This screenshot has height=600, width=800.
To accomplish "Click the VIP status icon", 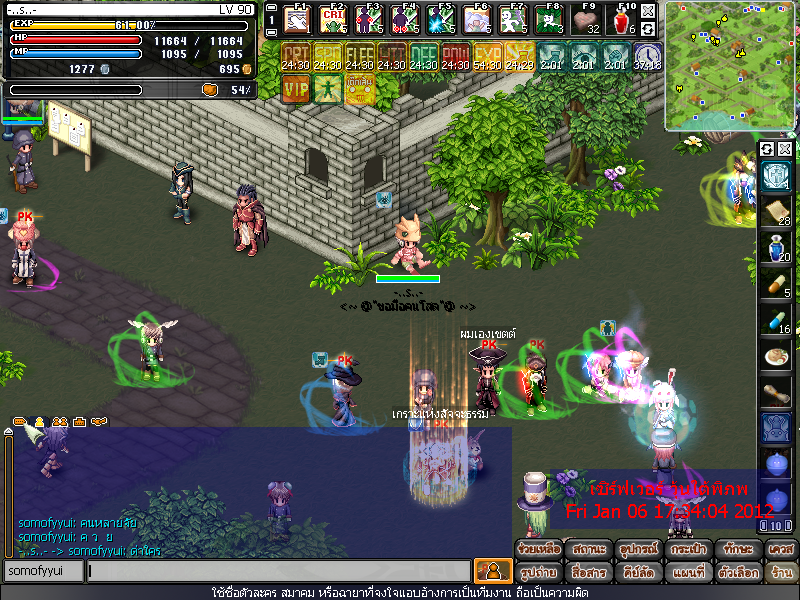I will (295, 88).
